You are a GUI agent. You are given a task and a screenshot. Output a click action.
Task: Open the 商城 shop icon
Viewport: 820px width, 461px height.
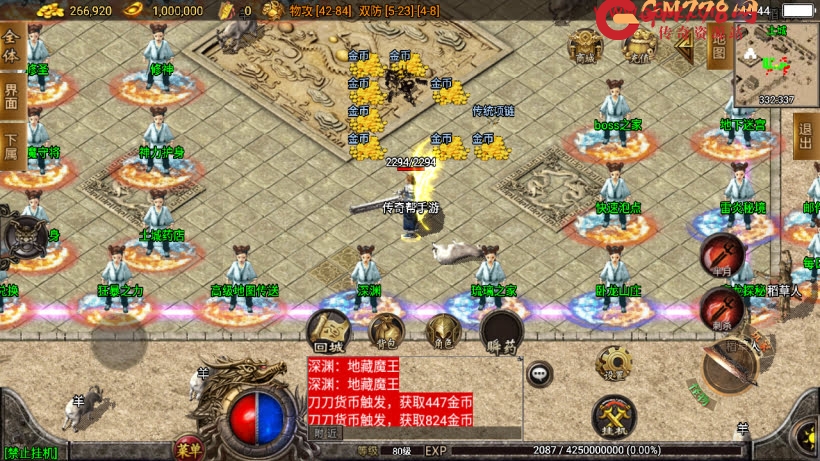click(586, 45)
